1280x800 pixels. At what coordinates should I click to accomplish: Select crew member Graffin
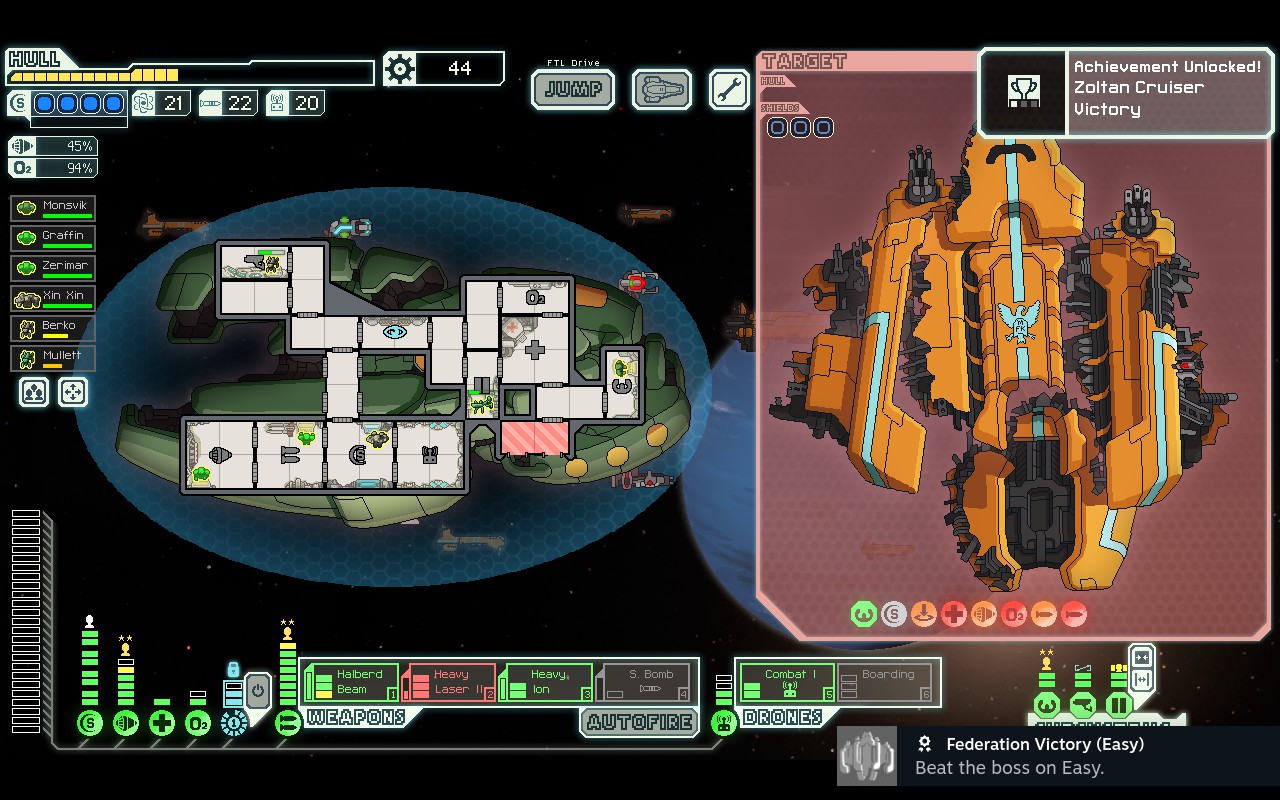[54, 238]
